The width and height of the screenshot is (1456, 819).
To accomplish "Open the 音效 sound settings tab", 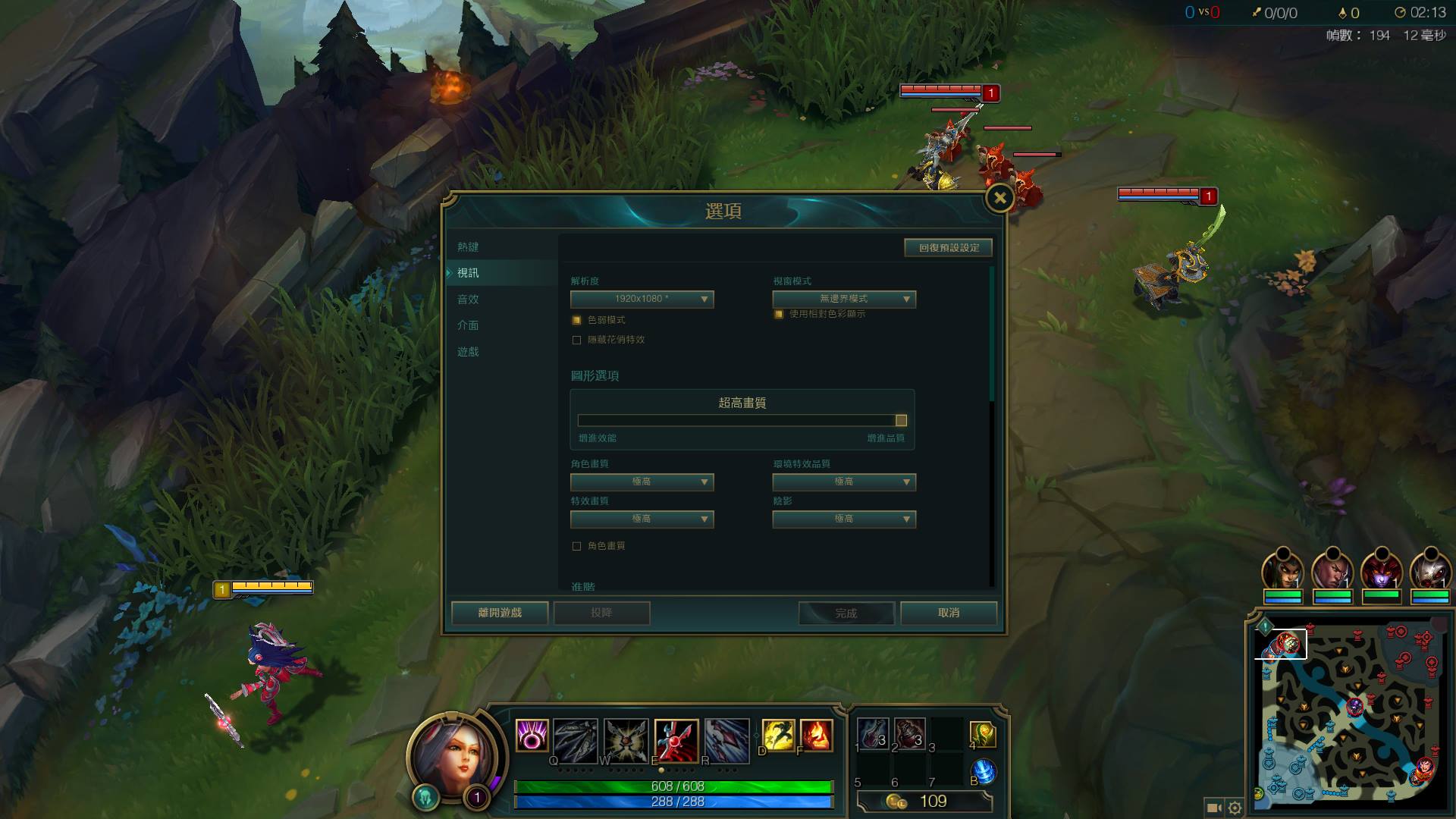I will tap(468, 300).
